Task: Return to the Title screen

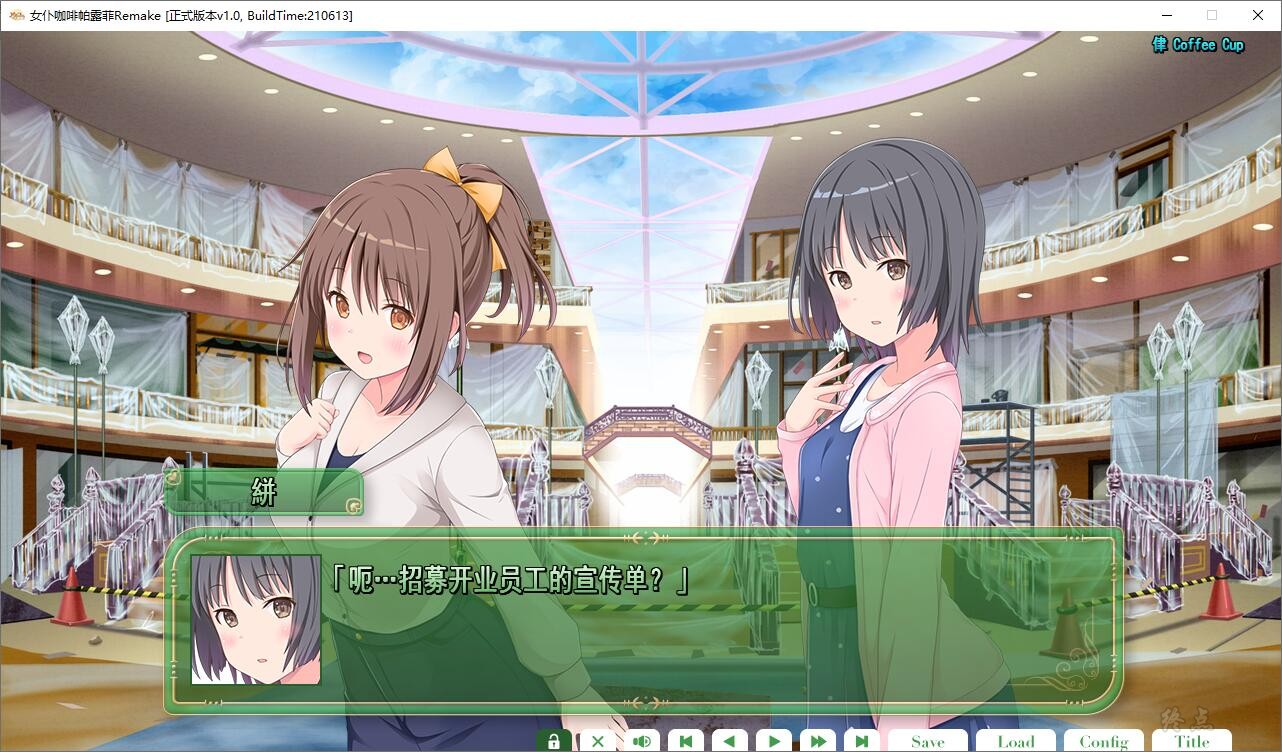Action: click(x=1191, y=741)
